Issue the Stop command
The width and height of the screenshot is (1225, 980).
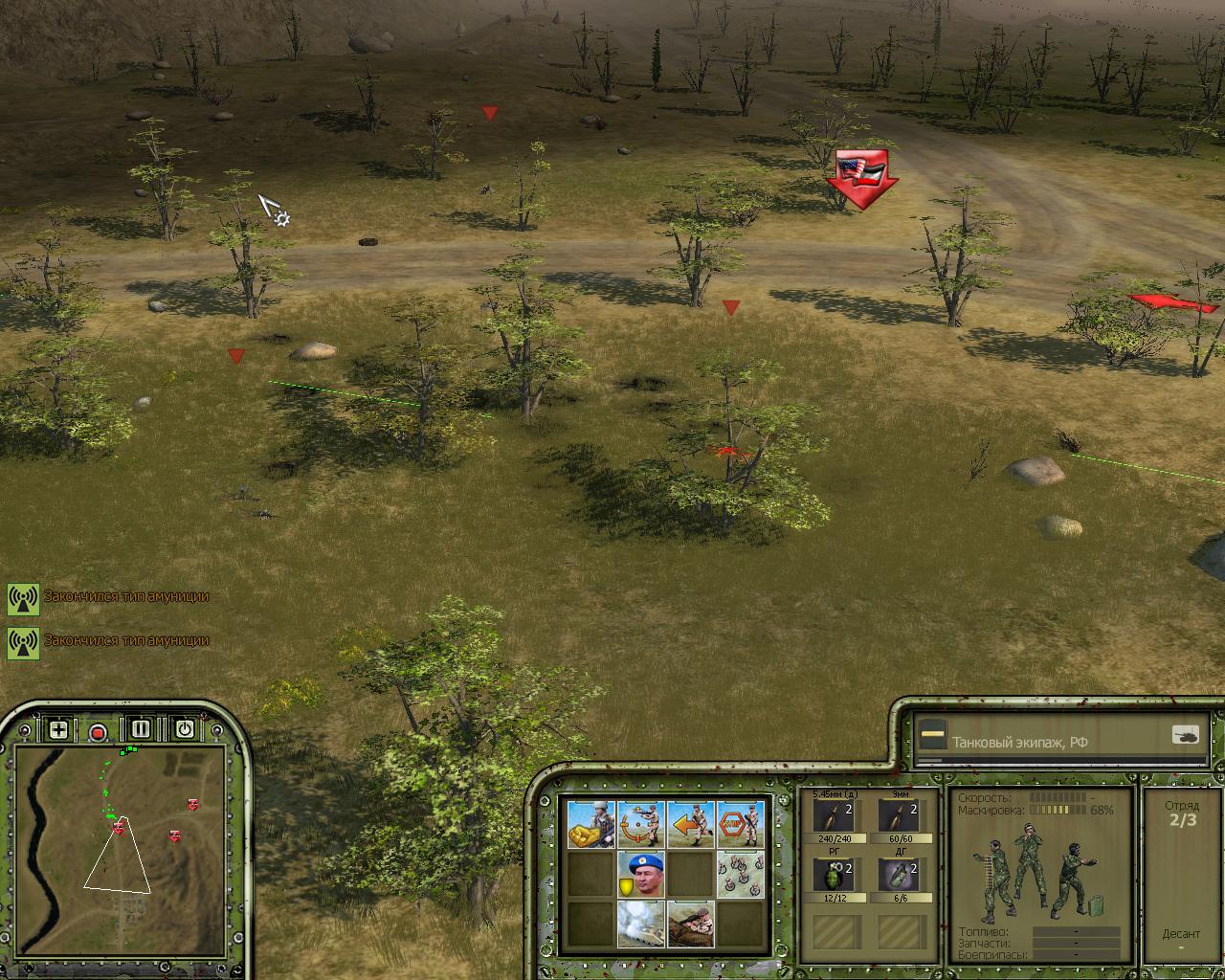click(x=741, y=824)
